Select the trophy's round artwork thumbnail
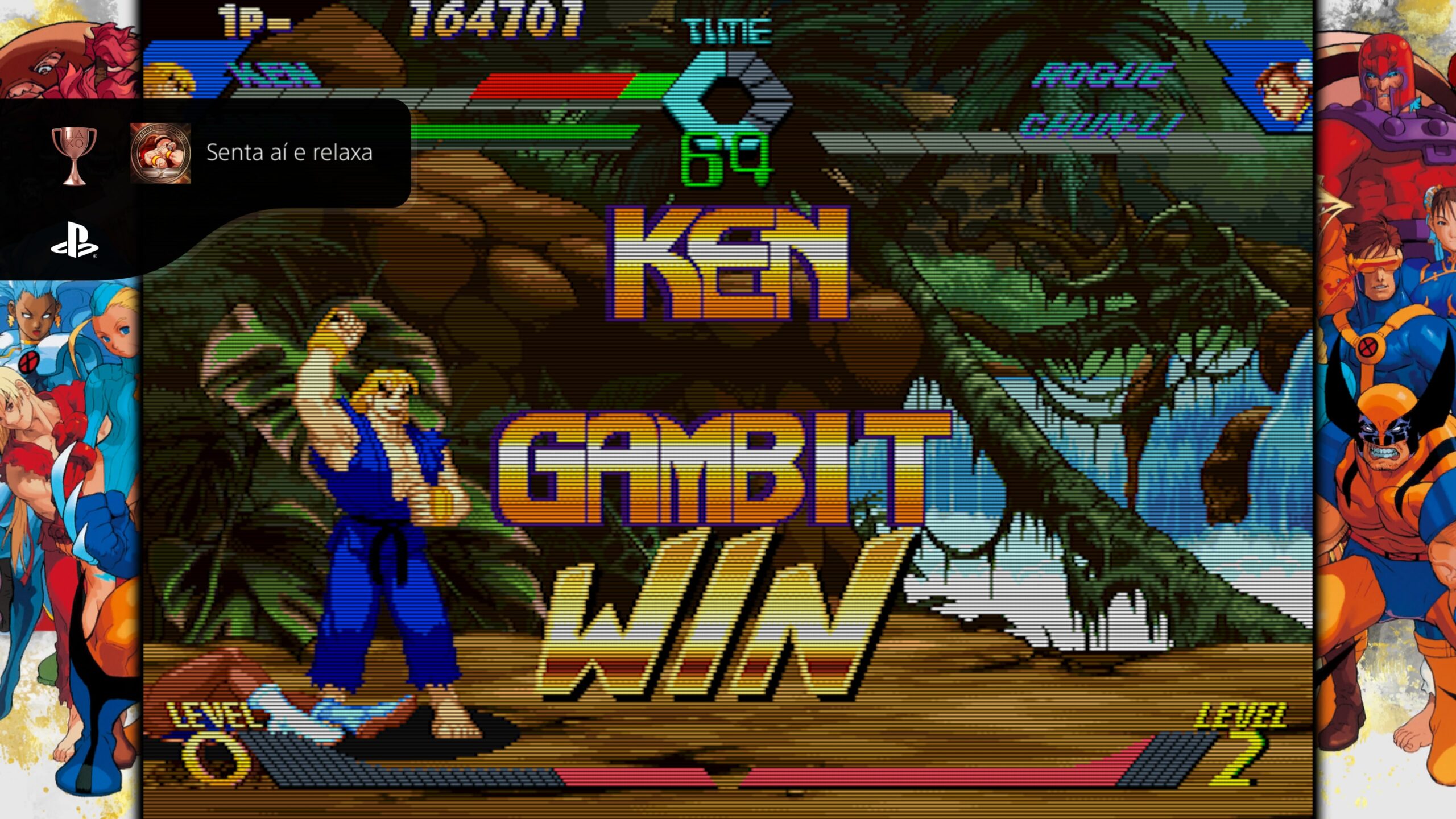This screenshot has width=1456, height=819. [x=160, y=153]
